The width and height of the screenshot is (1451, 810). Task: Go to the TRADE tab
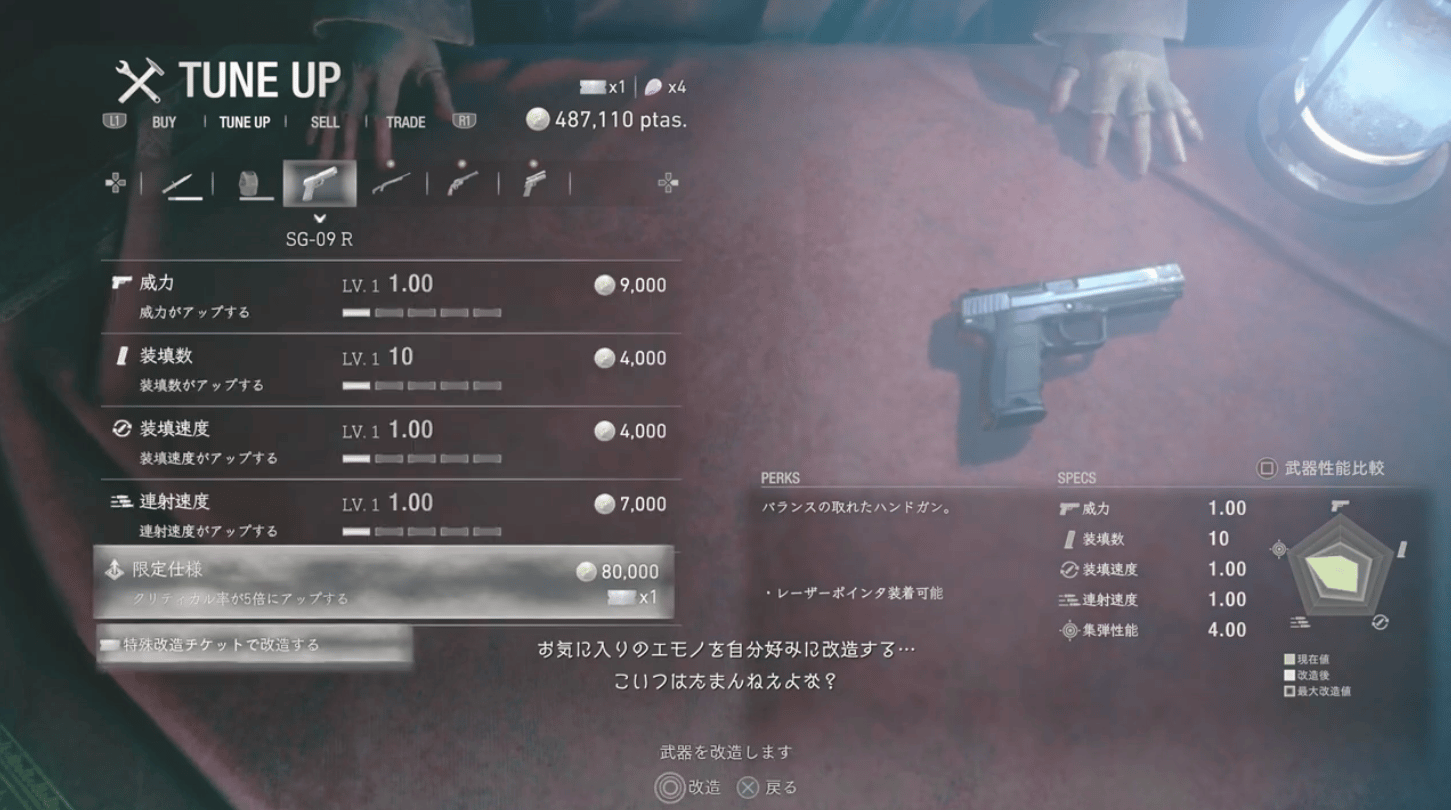point(405,122)
